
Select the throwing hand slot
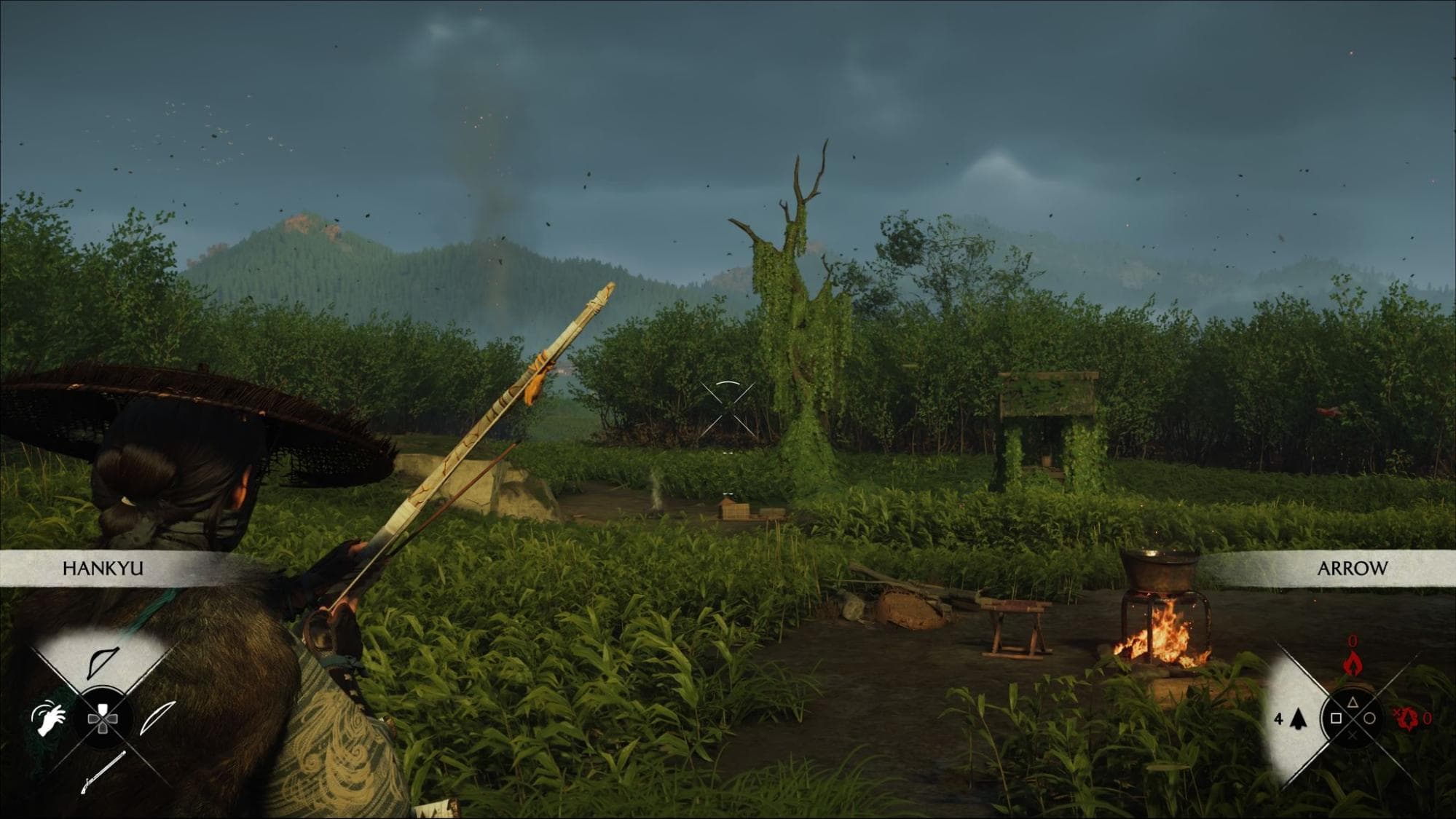[48, 717]
